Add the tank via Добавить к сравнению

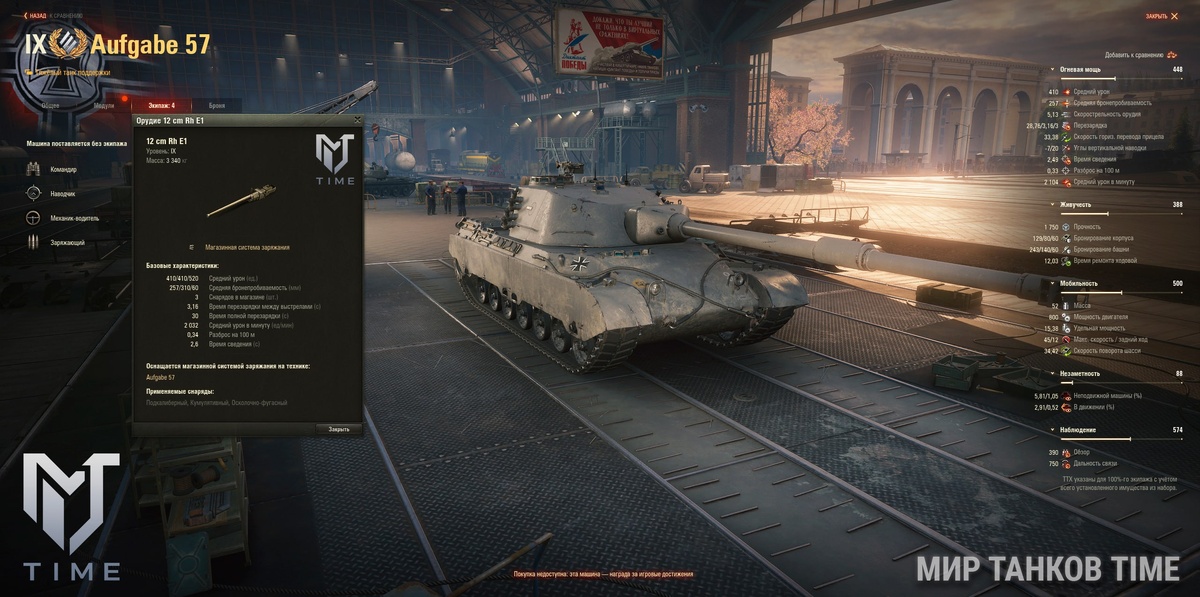(1139, 55)
